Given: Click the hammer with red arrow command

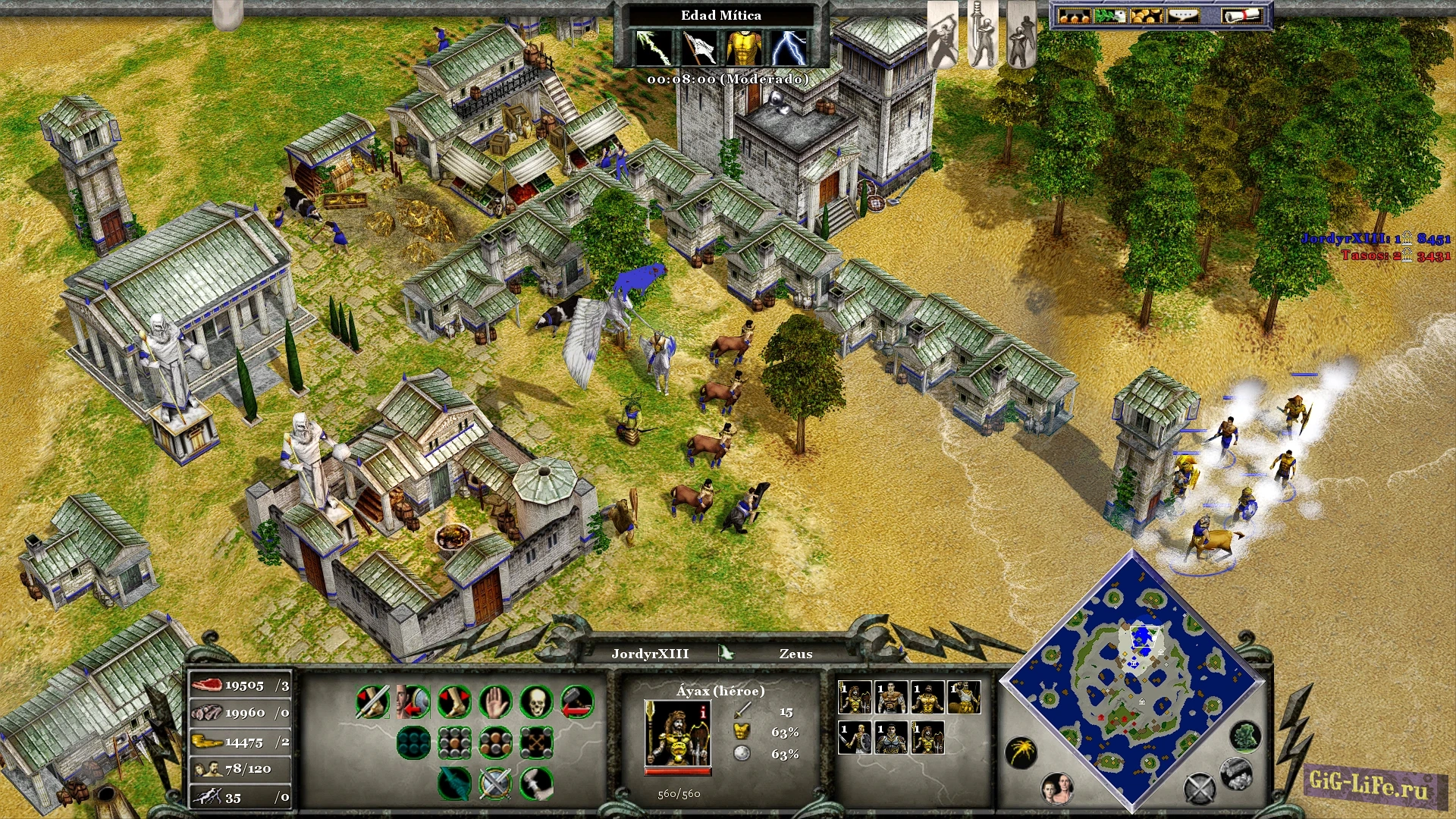Looking at the screenshot, I should tap(577, 702).
